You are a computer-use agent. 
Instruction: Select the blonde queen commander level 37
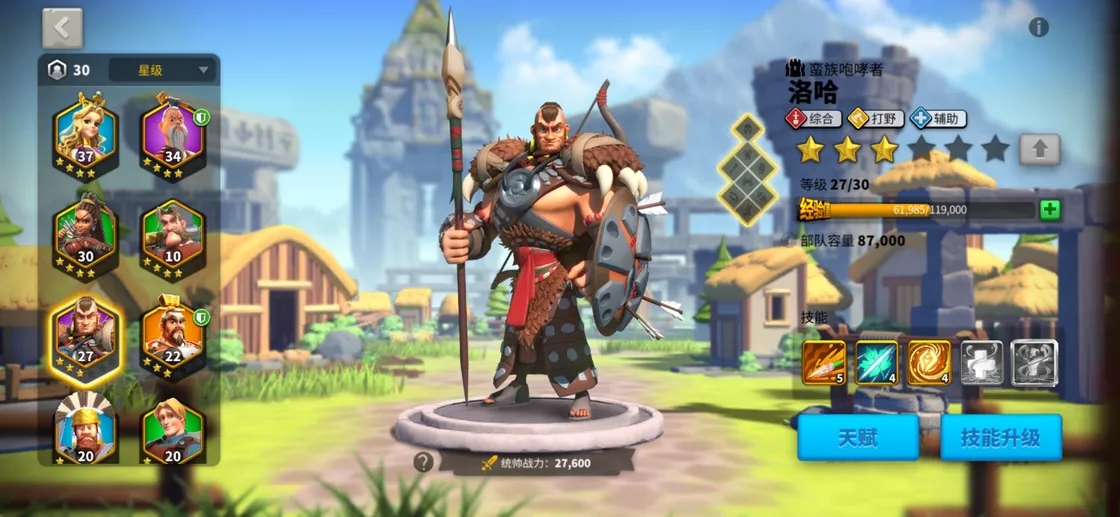coord(86,136)
